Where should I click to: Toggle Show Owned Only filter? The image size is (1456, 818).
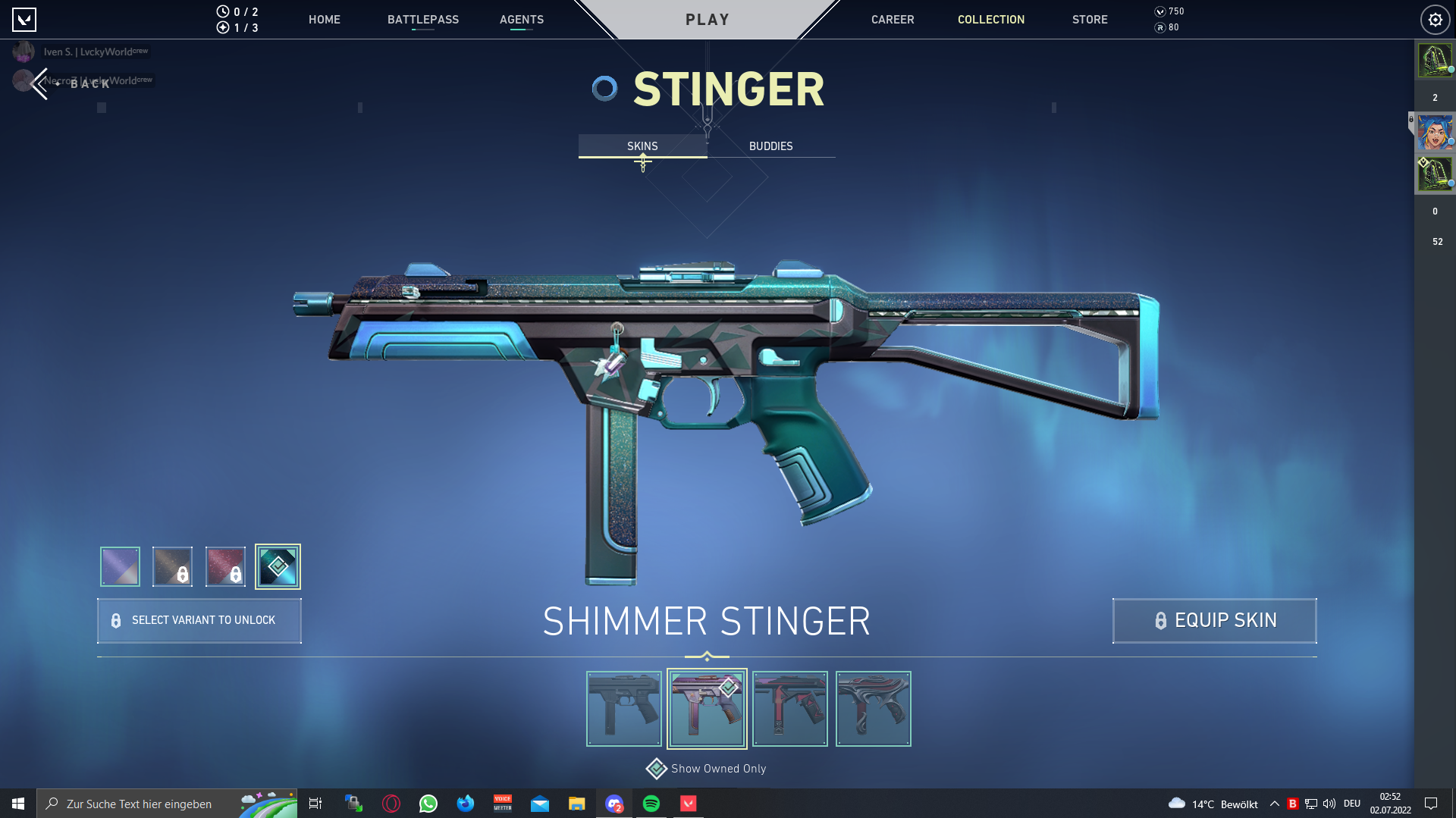[x=707, y=769]
